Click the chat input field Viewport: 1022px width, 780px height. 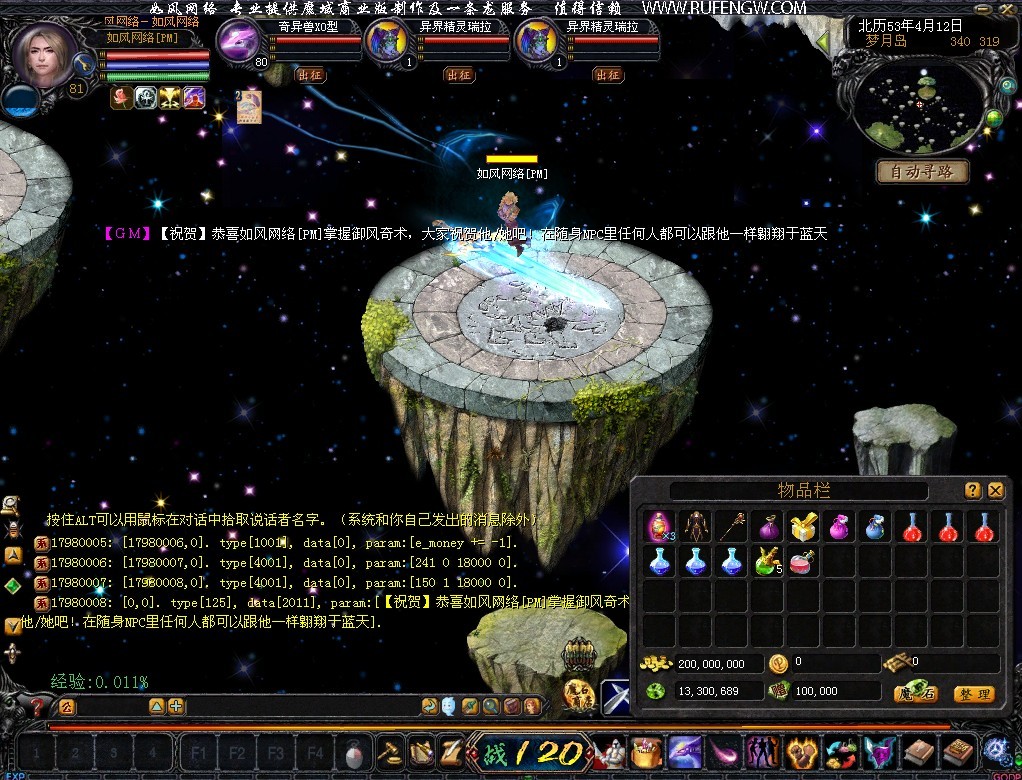[300, 706]
